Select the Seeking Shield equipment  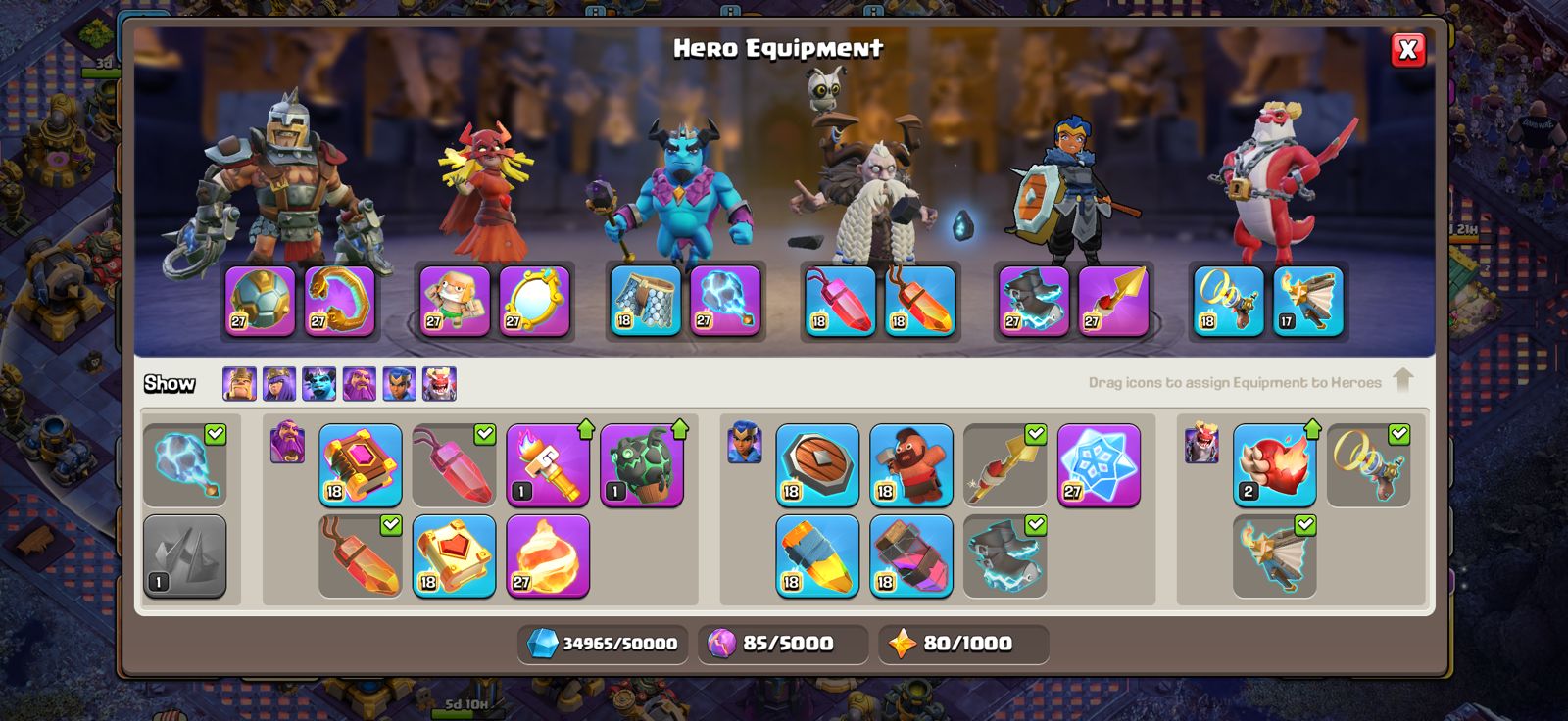(x=818, y=467)
